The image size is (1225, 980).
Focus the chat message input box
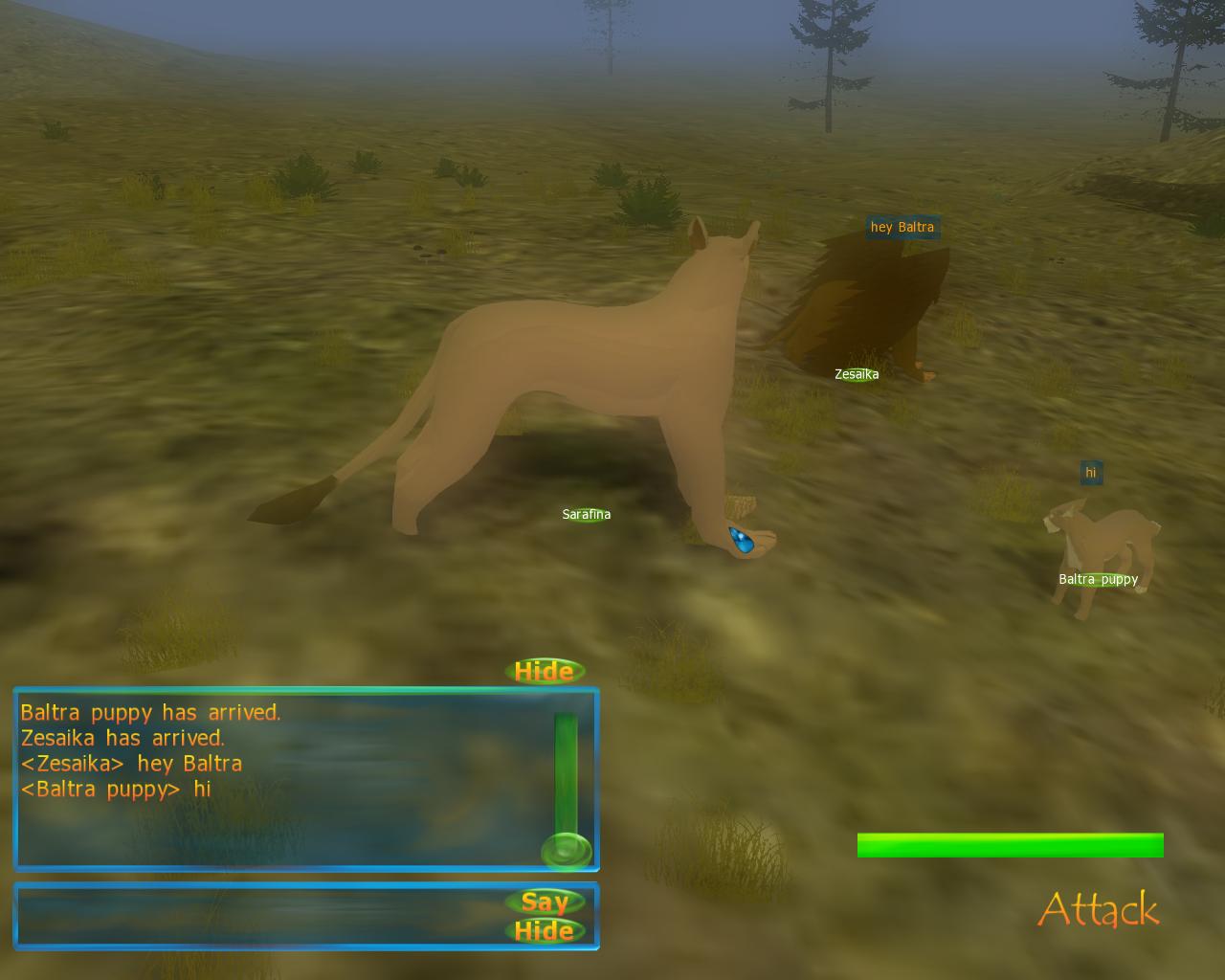pos(258,916)
